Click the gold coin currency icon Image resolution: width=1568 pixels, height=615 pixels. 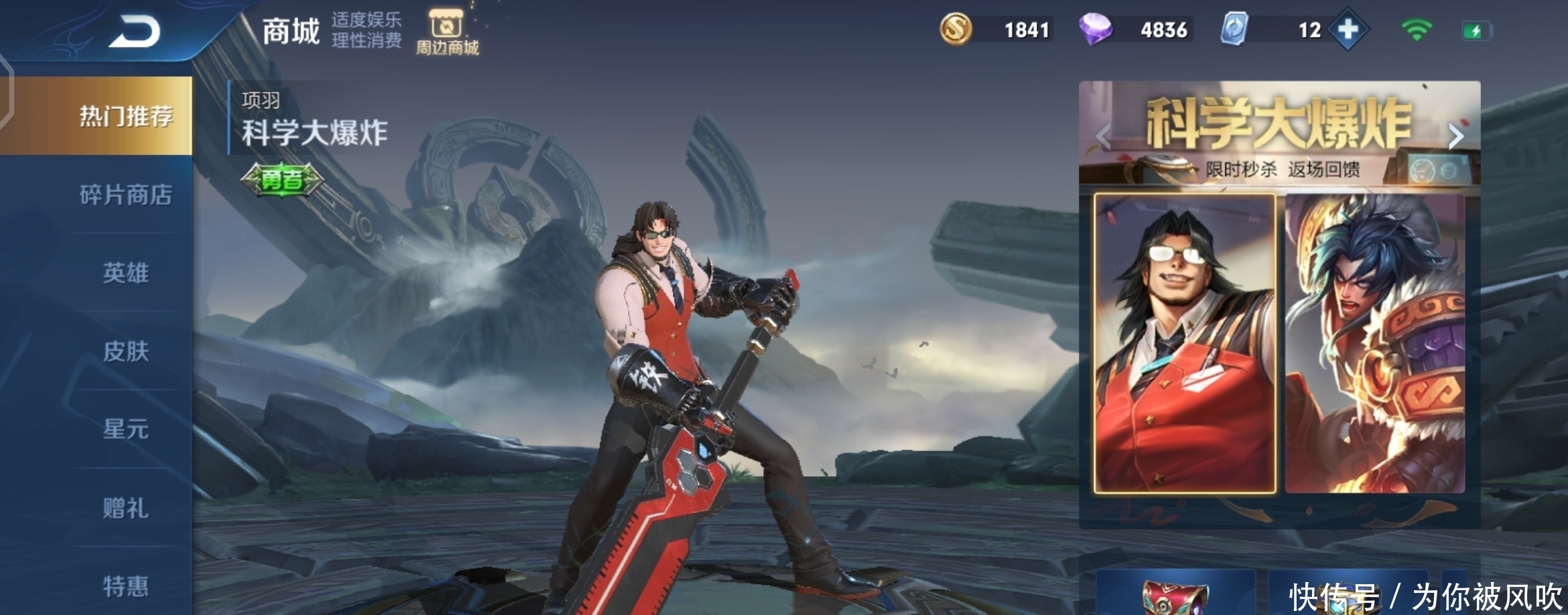coord(956,30)
